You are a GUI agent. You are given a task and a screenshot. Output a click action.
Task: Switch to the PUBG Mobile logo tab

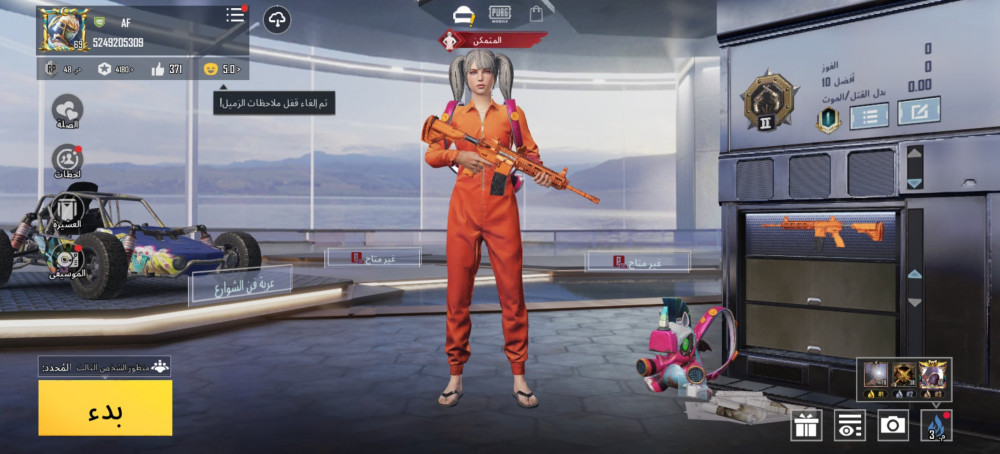coord(500,14)
